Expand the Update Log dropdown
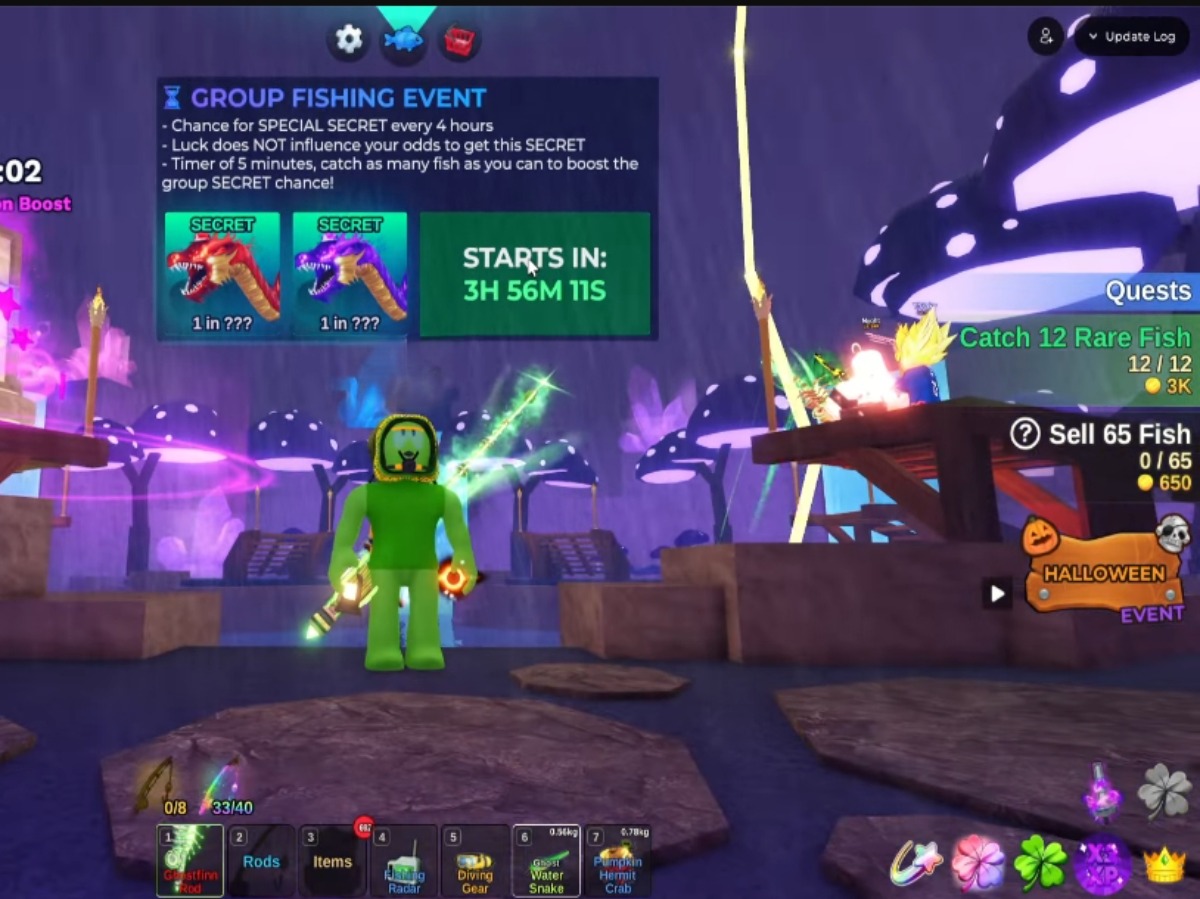 click(1131, 37)
